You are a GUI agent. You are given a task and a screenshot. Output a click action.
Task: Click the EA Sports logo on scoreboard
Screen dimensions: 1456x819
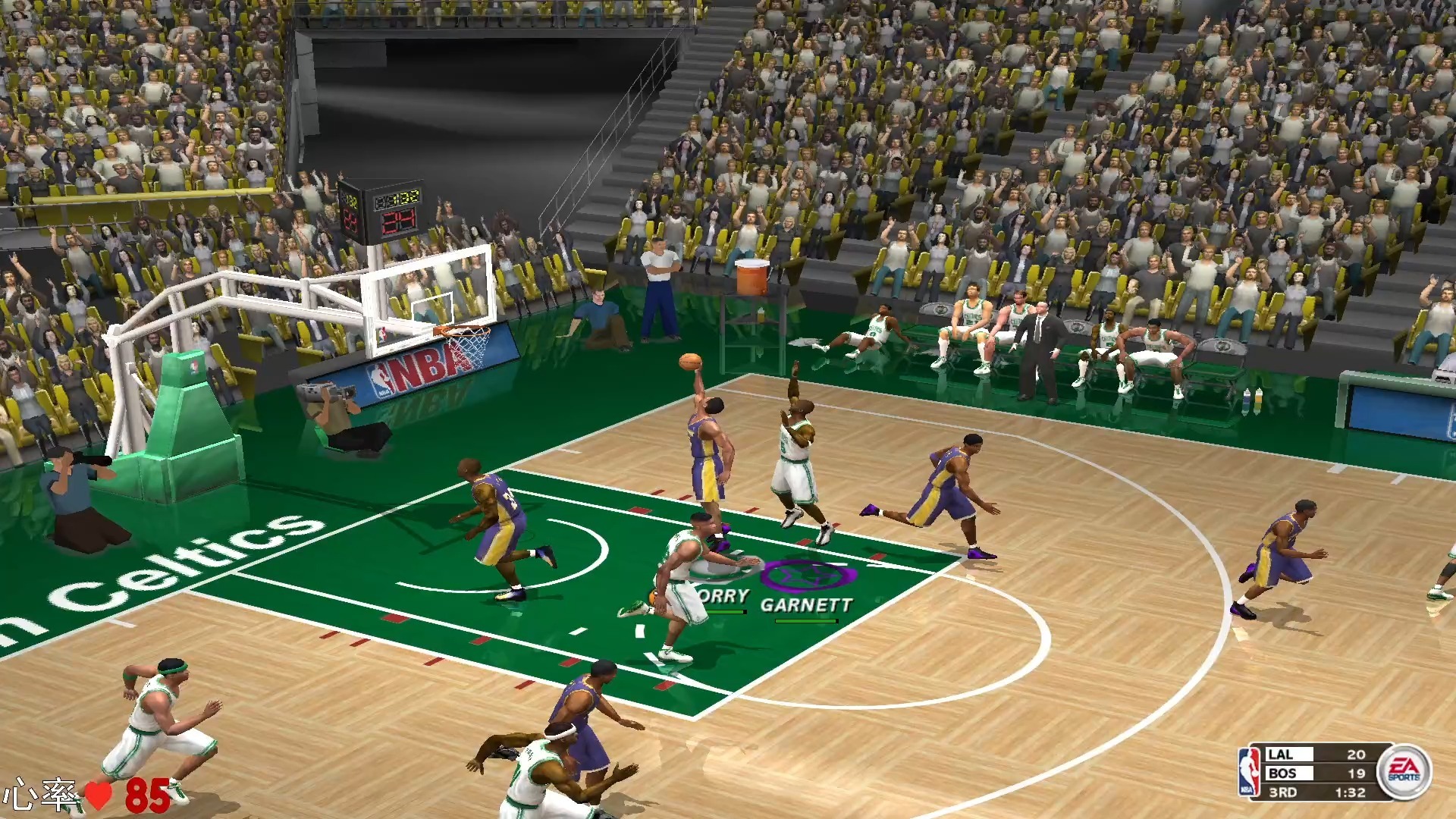(1404, 771)
